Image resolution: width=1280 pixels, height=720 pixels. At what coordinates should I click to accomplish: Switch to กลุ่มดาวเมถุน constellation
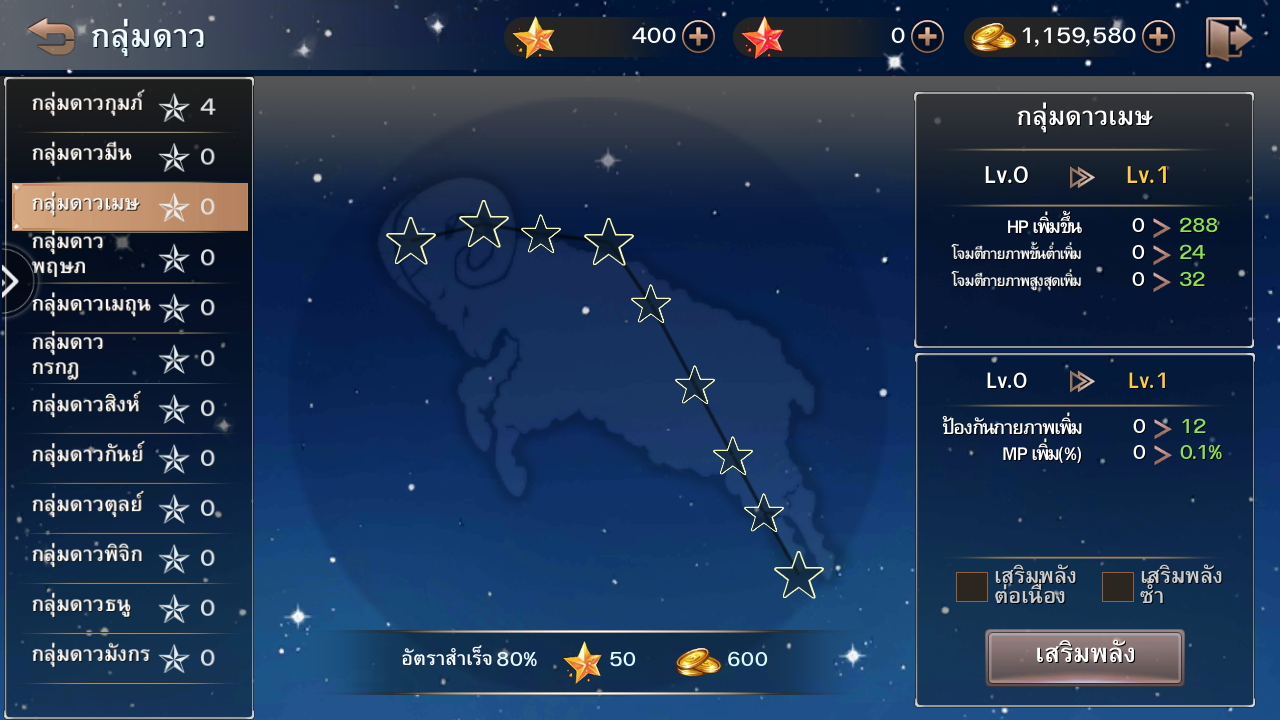pos(129,307)
